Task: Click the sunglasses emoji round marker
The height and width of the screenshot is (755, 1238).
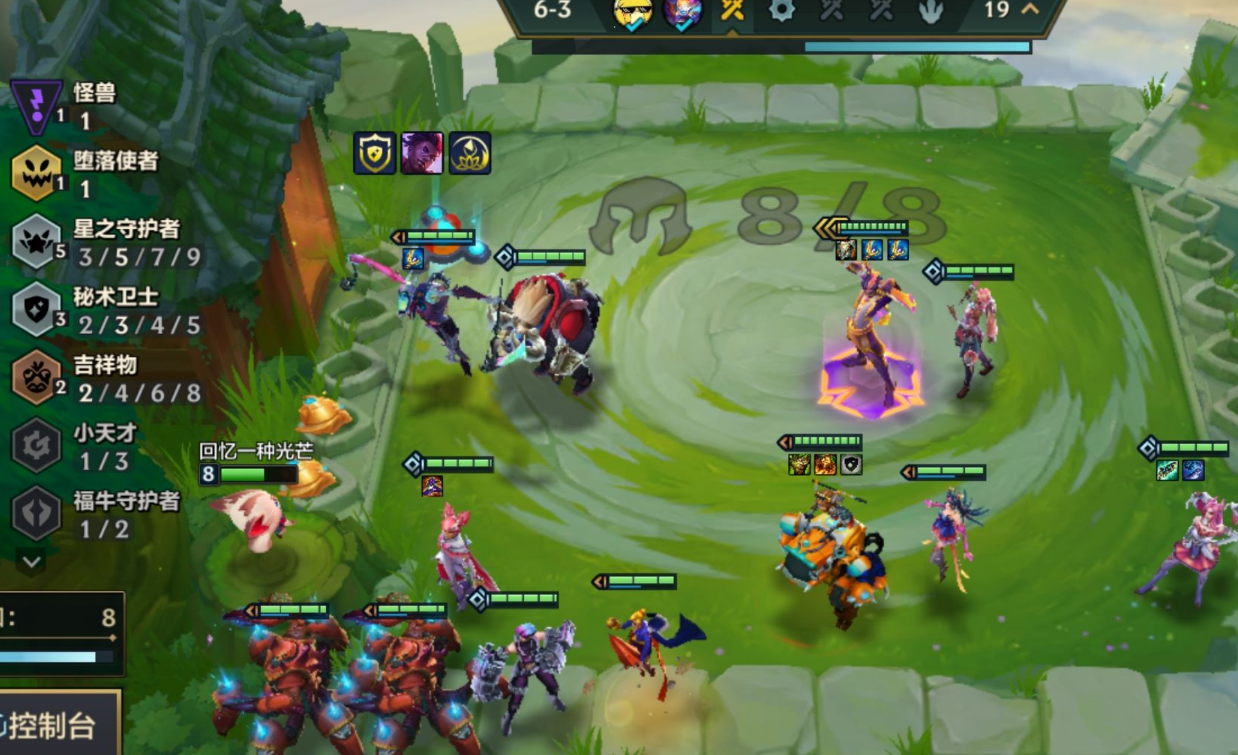Action: pyautogui.click(x=633, y=11)
